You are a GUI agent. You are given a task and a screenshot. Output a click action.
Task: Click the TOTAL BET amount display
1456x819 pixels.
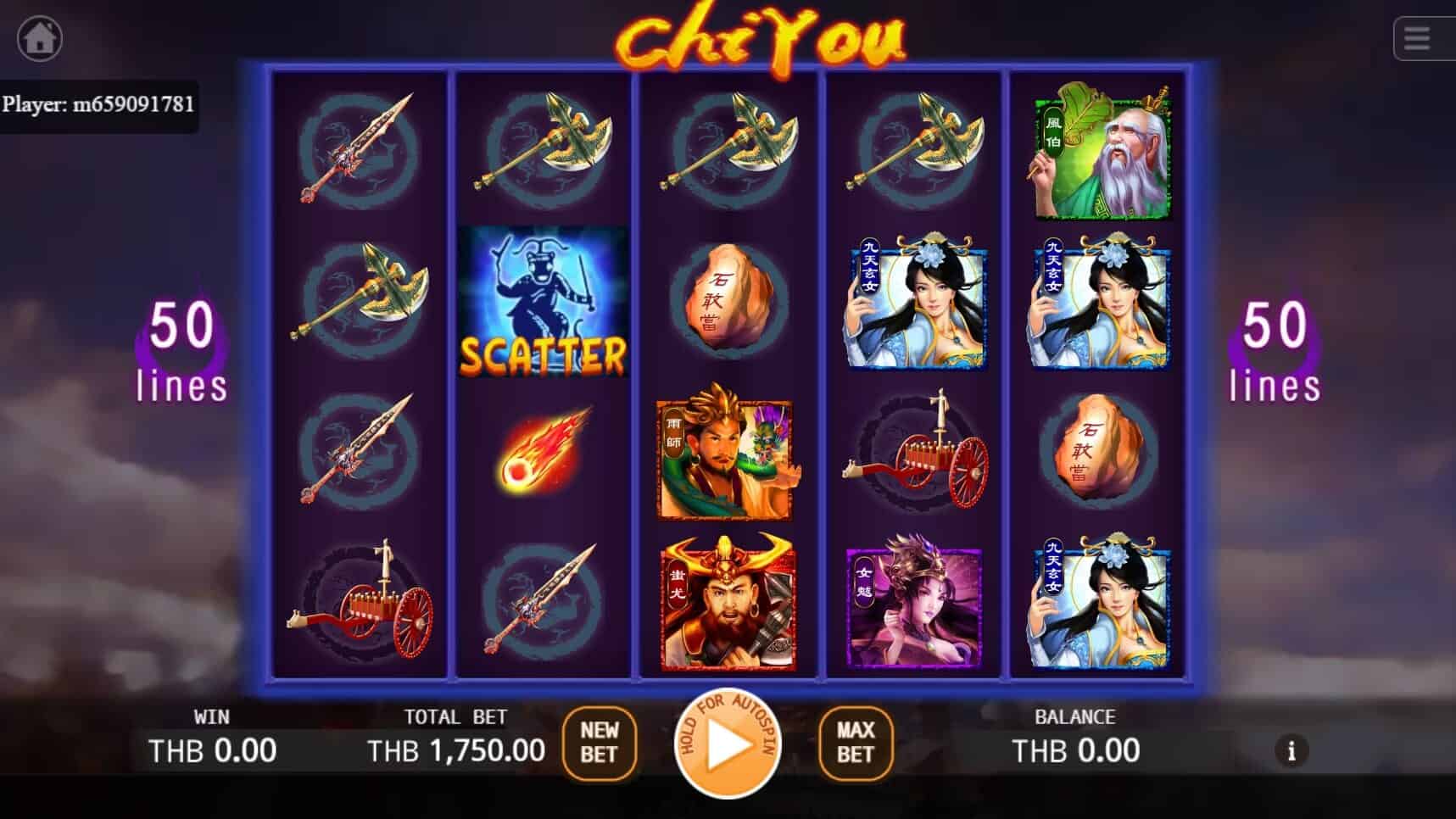point(456,750)
